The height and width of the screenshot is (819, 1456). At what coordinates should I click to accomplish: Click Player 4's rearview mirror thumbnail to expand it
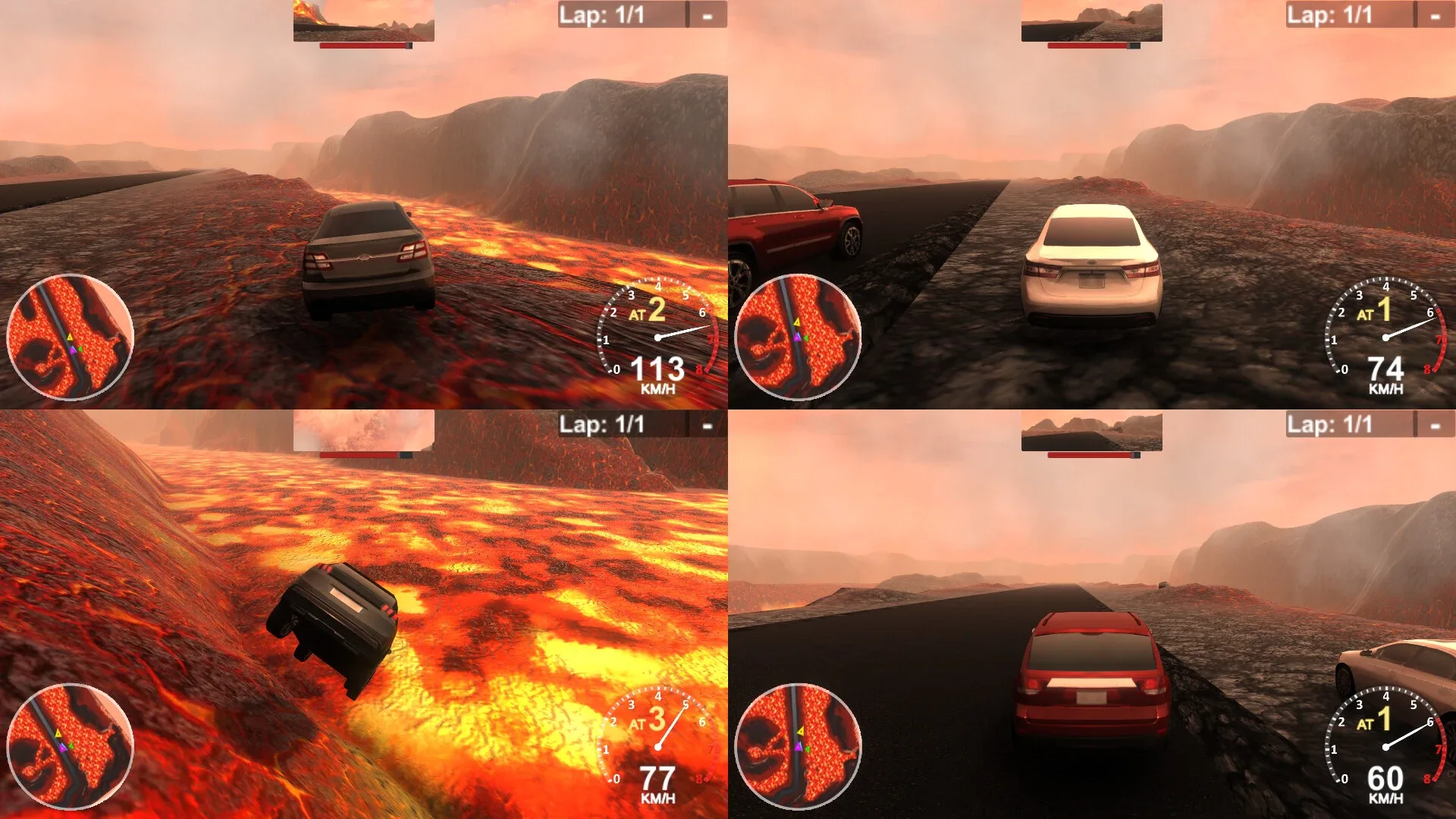[1090, 430]
